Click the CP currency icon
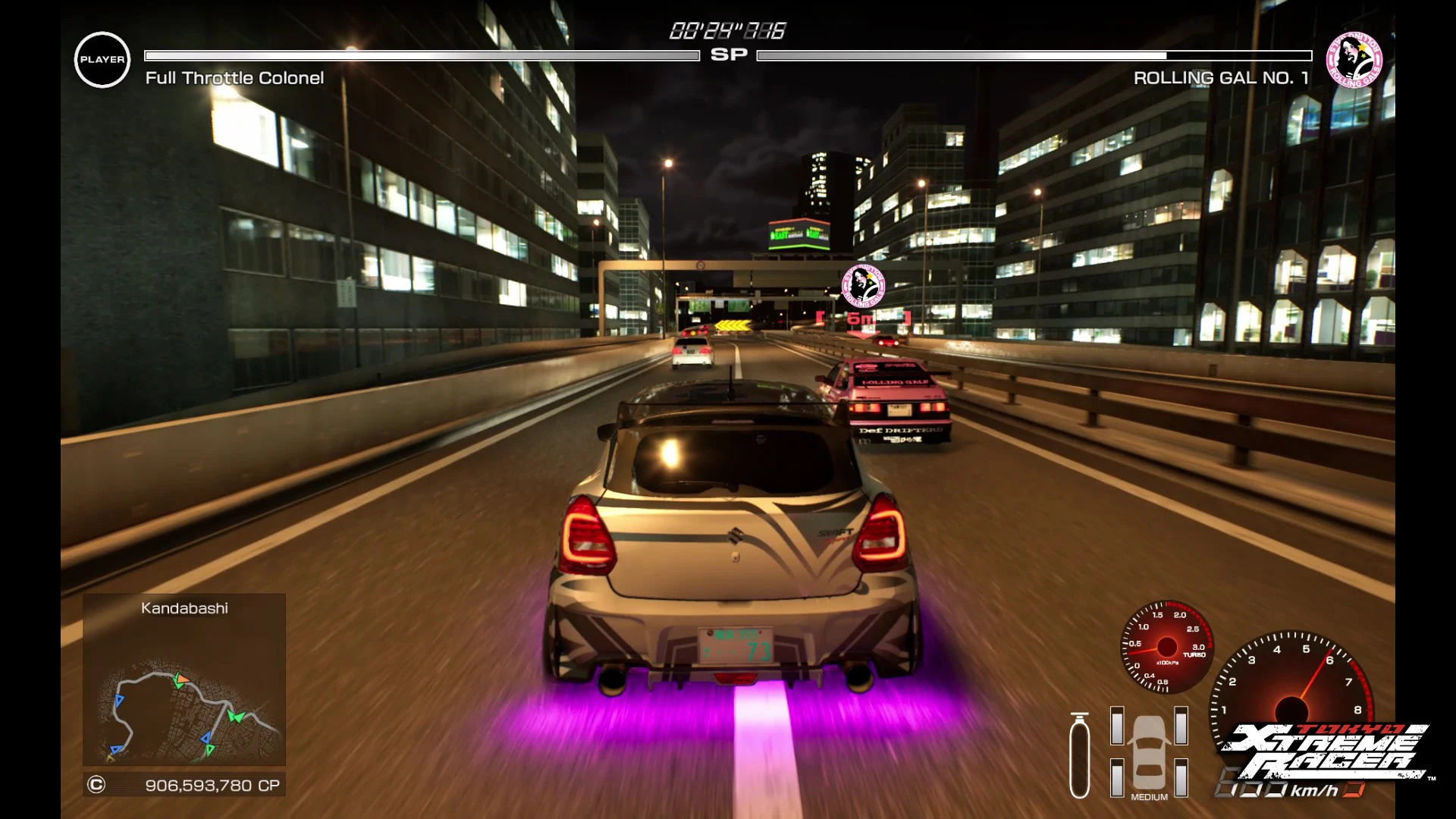 pos(96,785)
